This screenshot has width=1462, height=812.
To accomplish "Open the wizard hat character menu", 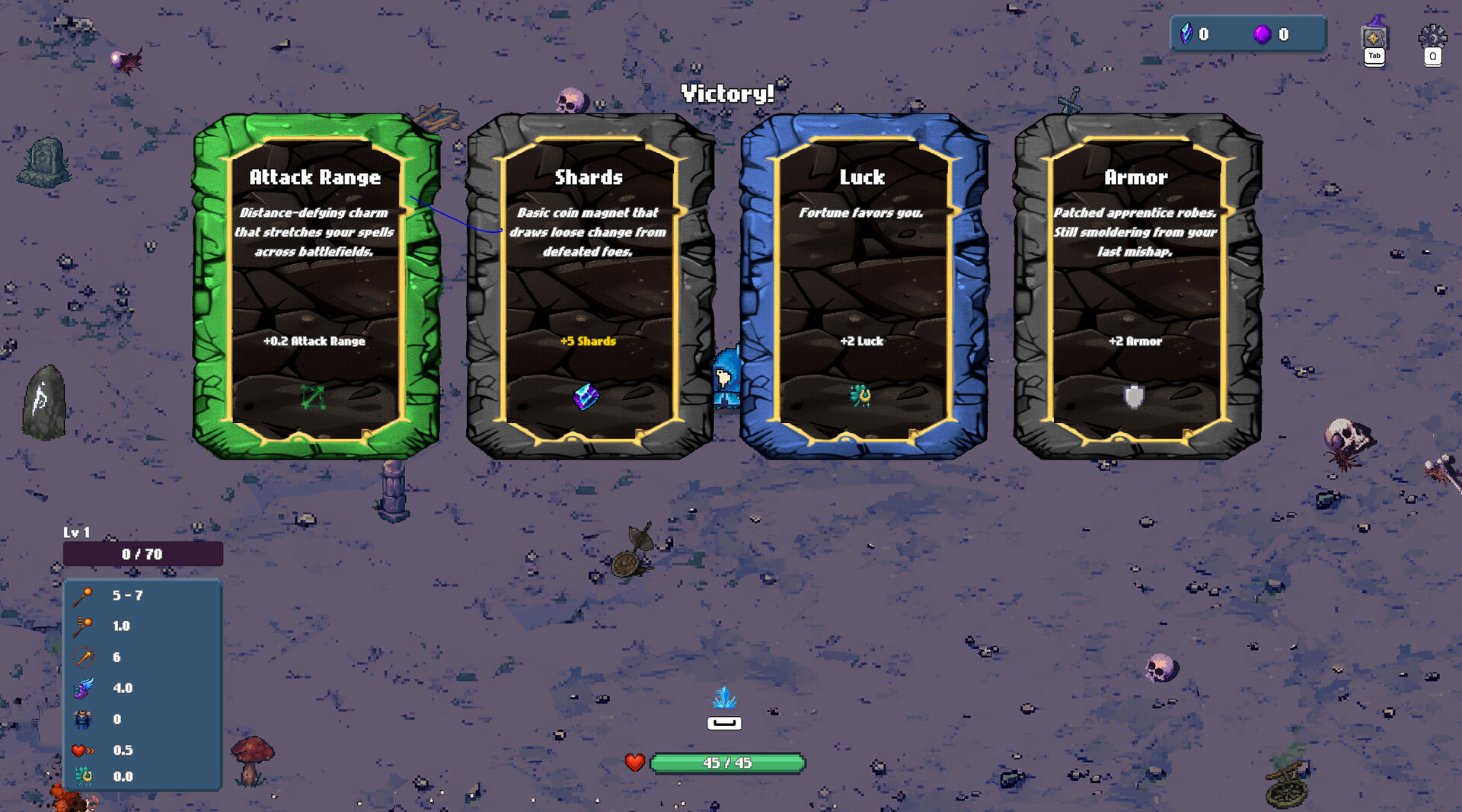I will coord(1374,35).
